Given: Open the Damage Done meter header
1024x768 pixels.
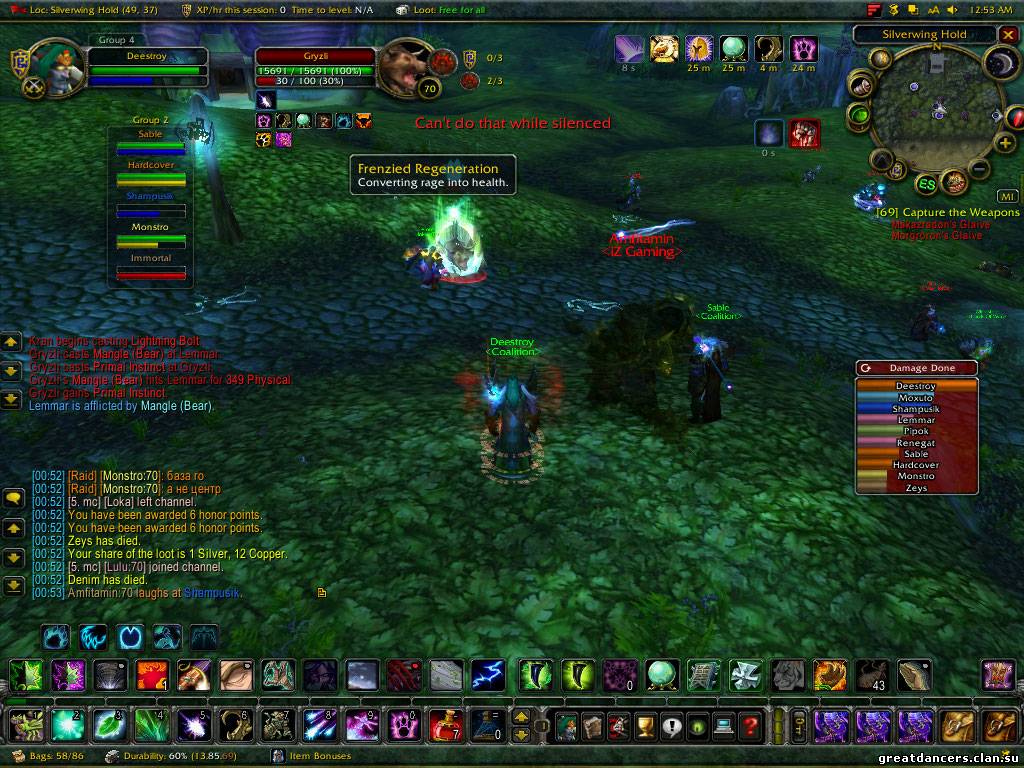Looking at the screenshot, I should coord(916,368).
